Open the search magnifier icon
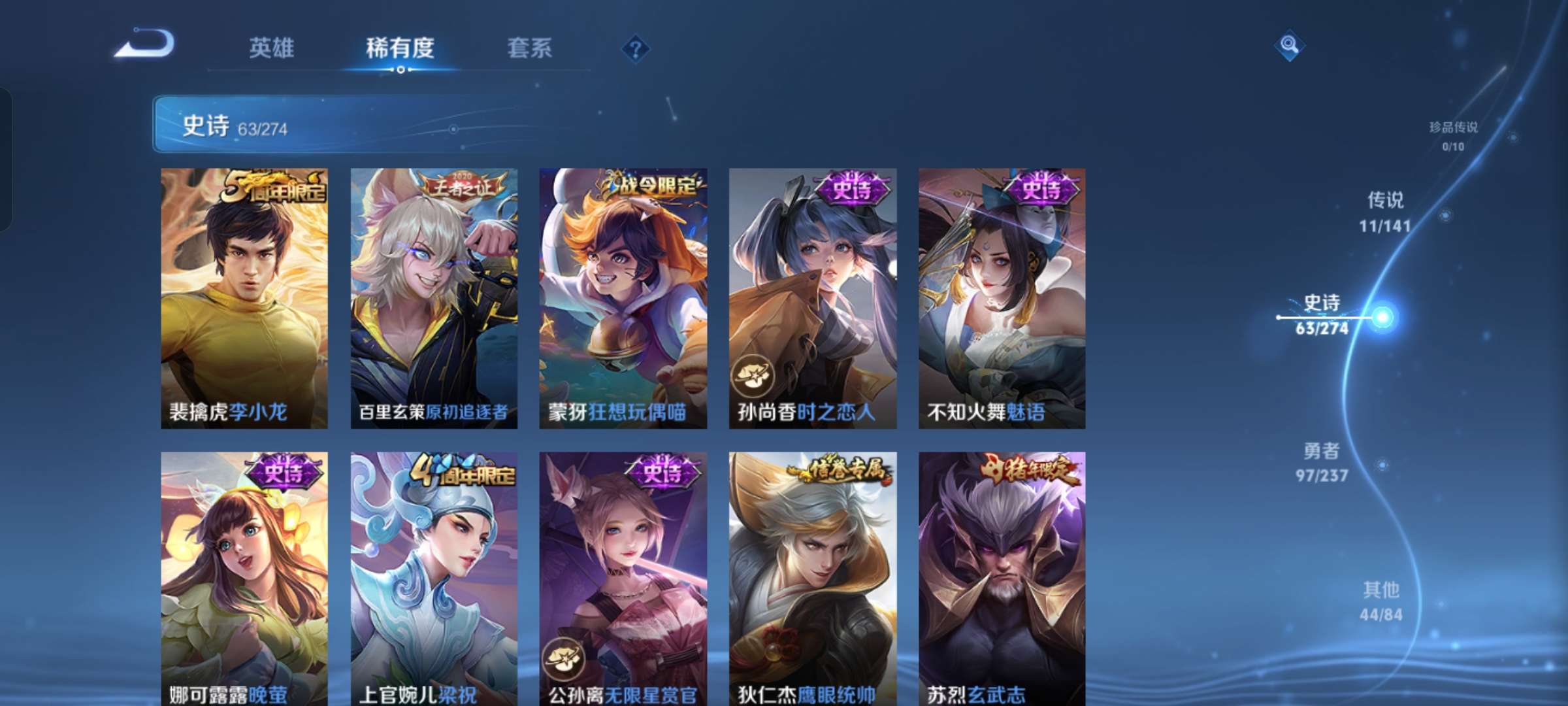Screen dimensions: 1568x706 [x=1288, y=44]
